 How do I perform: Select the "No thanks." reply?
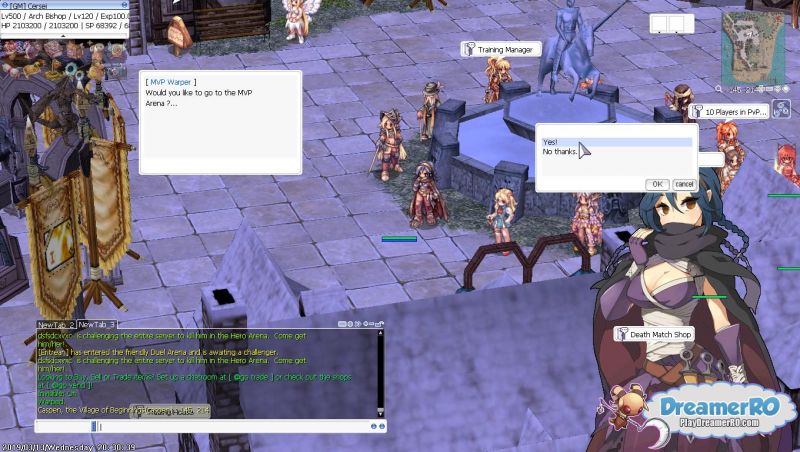561,152
